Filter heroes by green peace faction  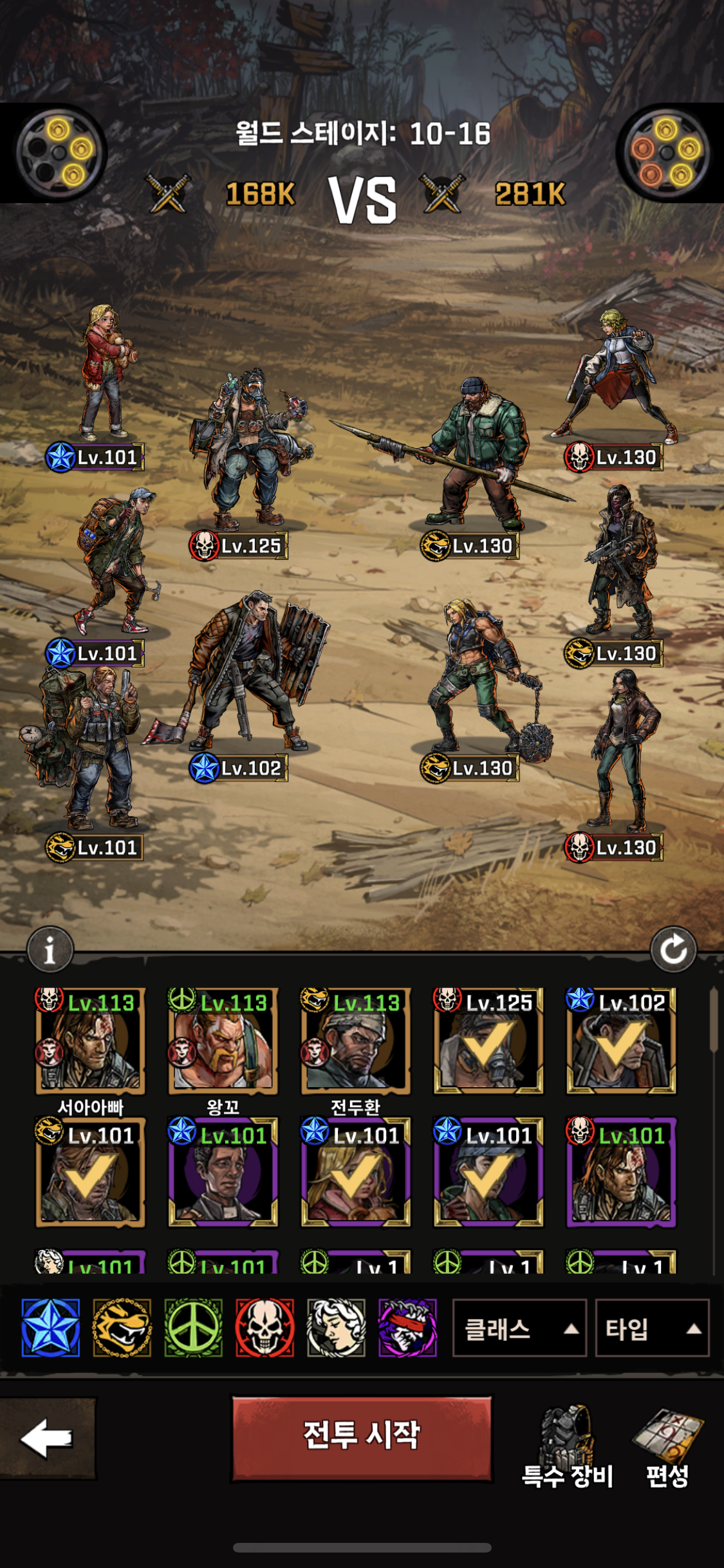pos(194,1328)
